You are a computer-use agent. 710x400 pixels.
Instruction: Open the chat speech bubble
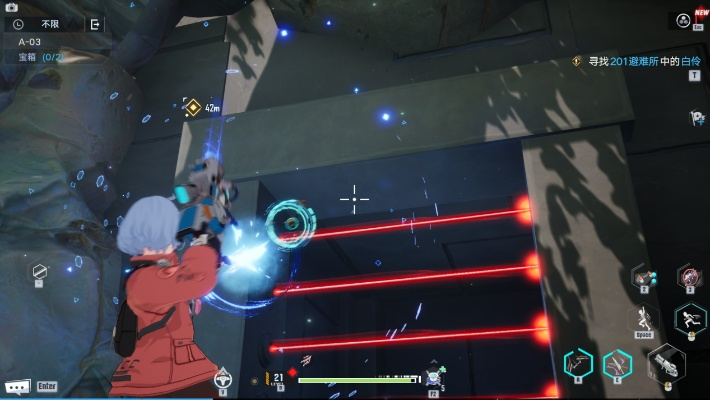[17, 386]
